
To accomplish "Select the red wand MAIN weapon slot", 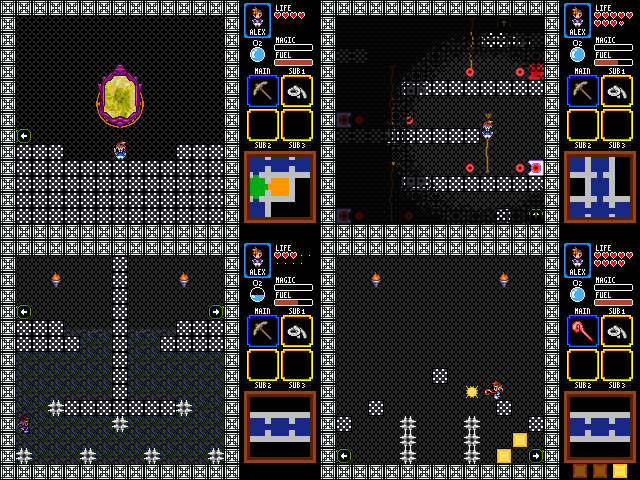I will click(583, 331).
